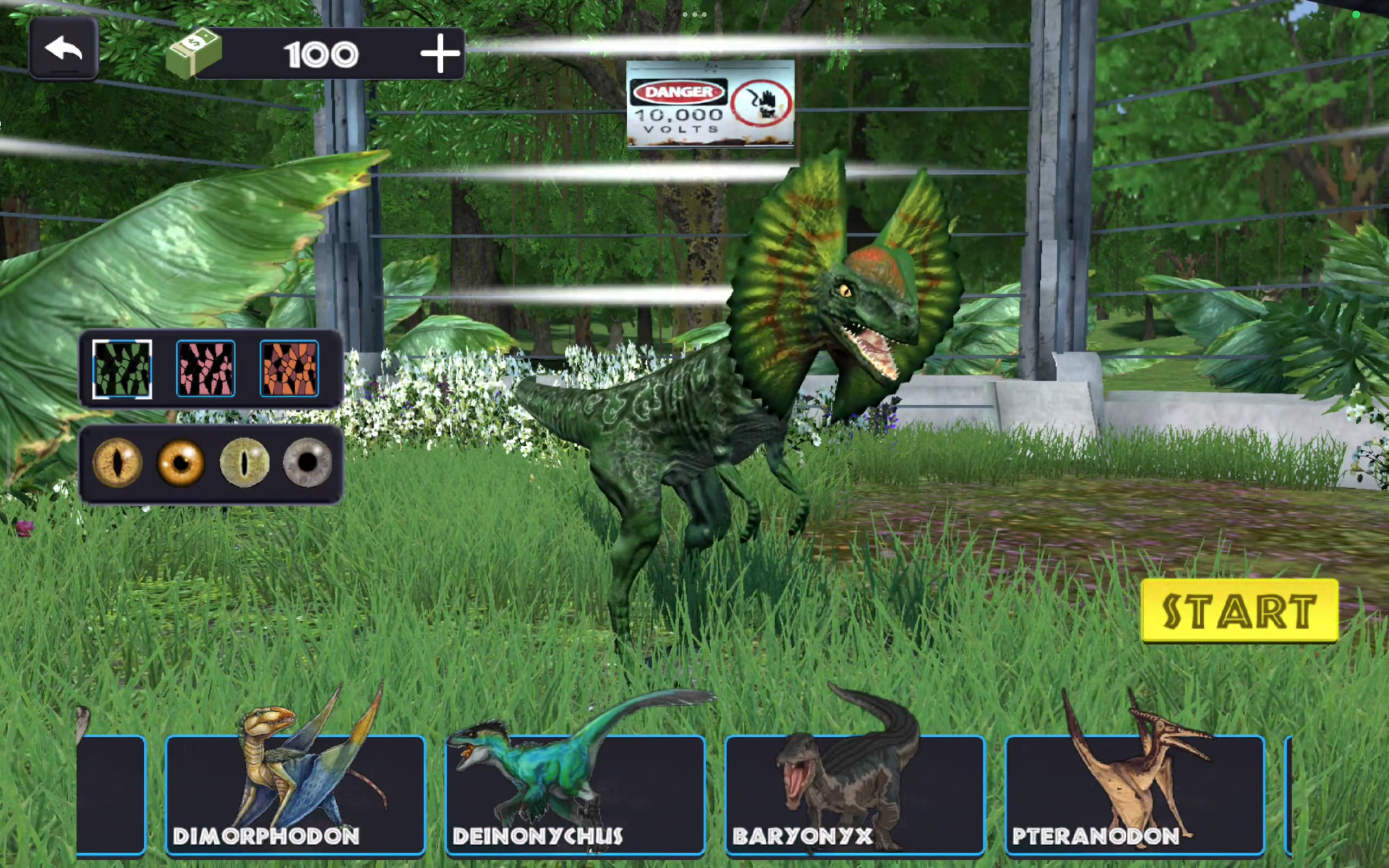The height and width of the screenshot is (868, 1389).
Task: Add more cash with the plus button
Action: [x=439, y=54]
